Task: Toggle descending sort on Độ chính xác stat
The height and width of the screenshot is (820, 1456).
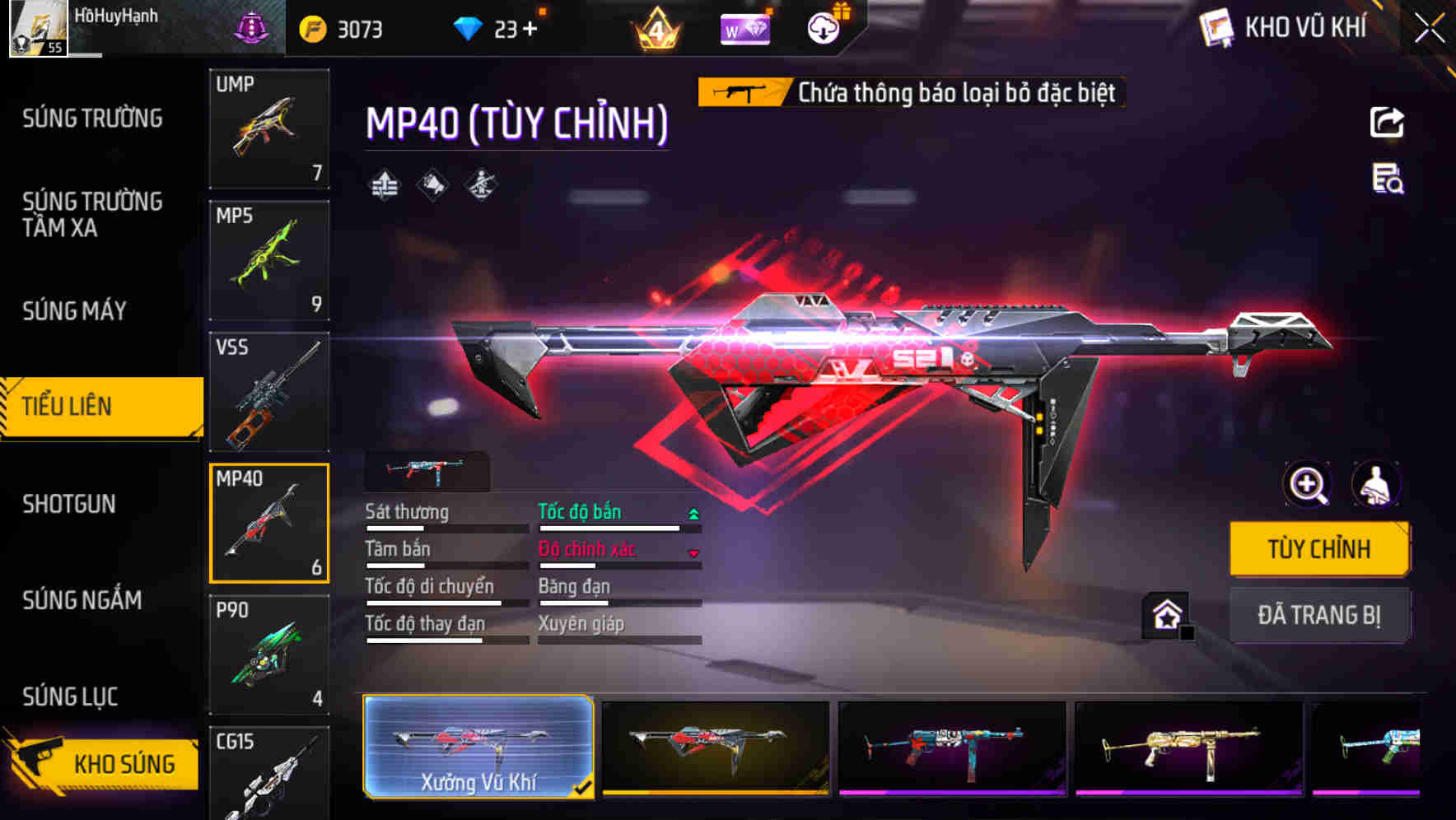Action: pos(694,553)
